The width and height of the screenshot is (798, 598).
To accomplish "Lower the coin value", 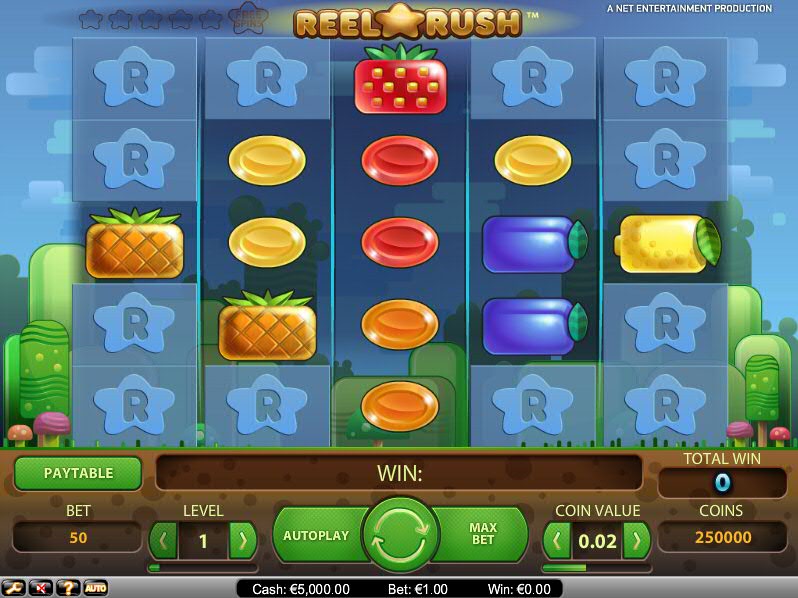I will (x=557, y=541).
